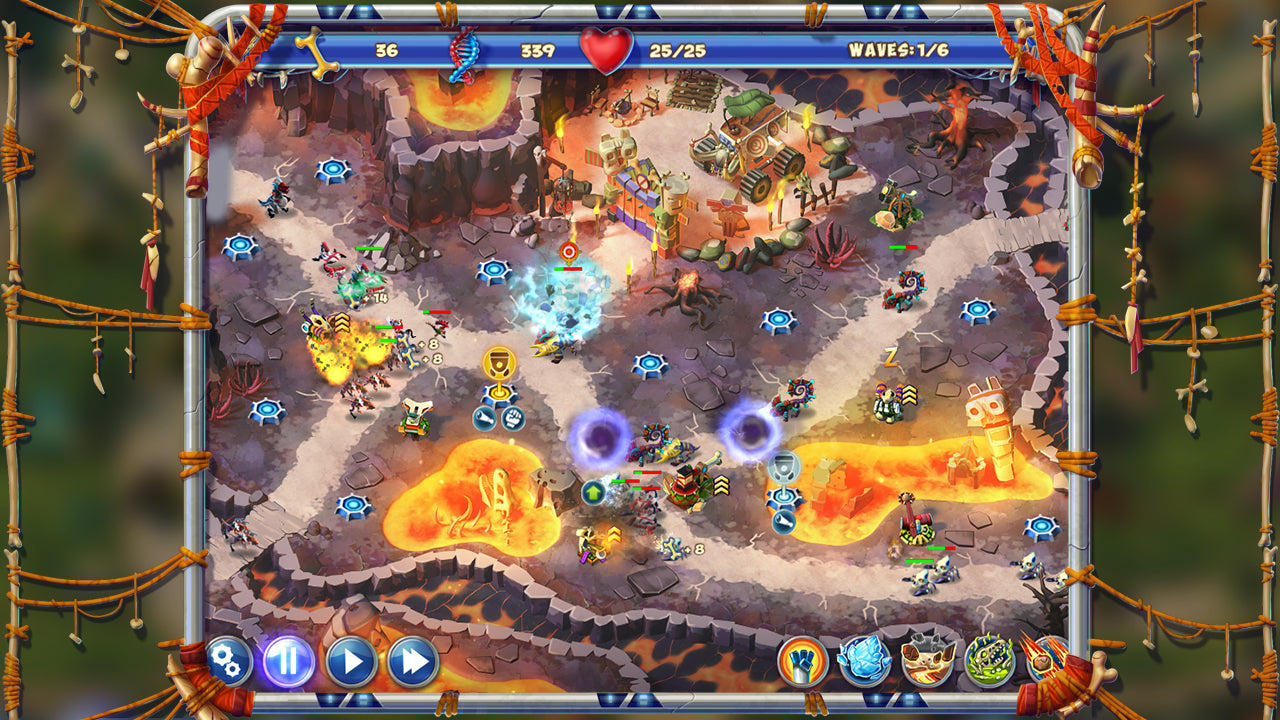
Task: Click the megaphone option on the tower radial menu
Action: tap(484, 417)
